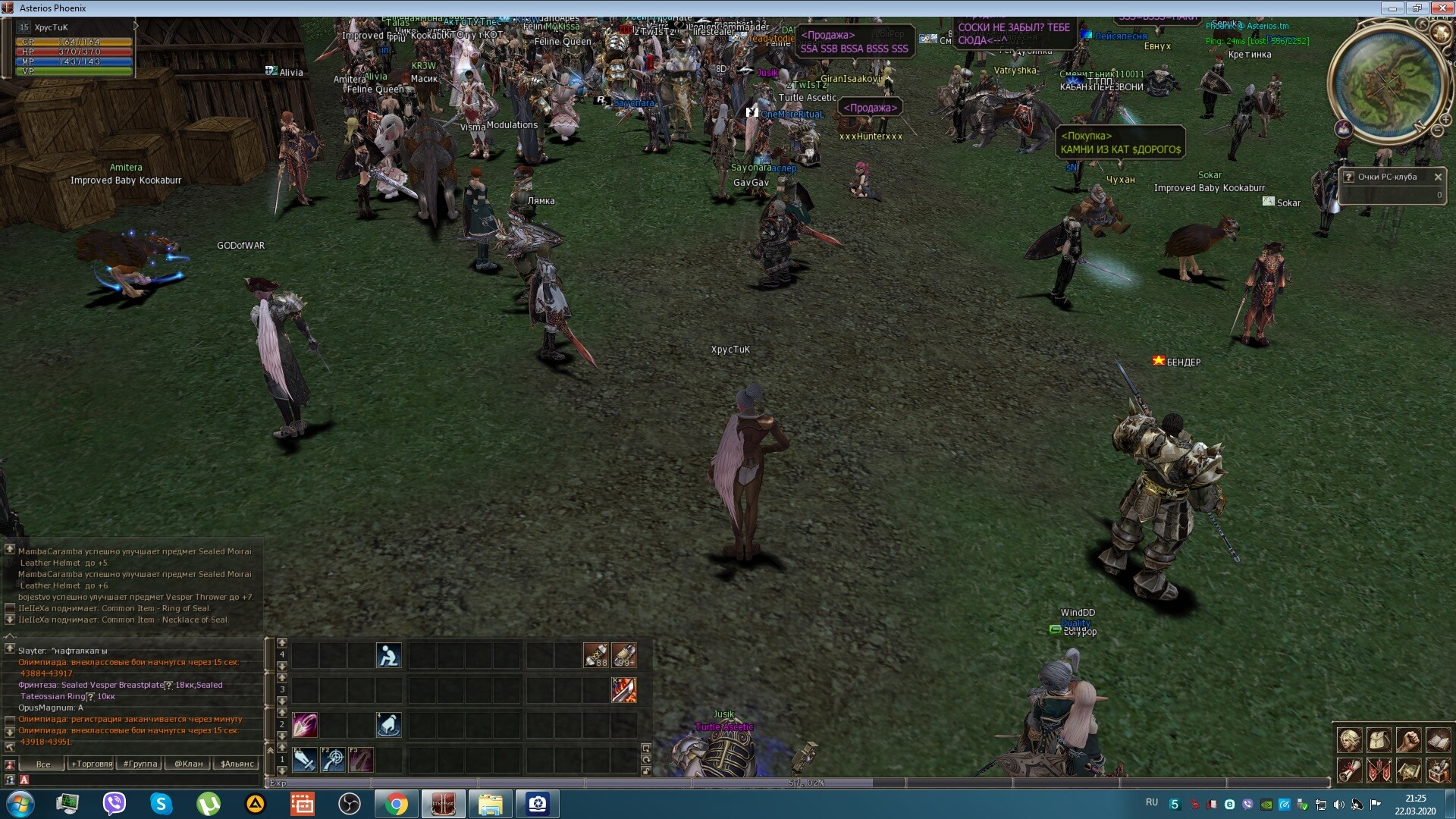The width and height of the screenshot is (1456, 819).
Task: Close the Очки PC-клуба panel
Action: point(1438,177)
